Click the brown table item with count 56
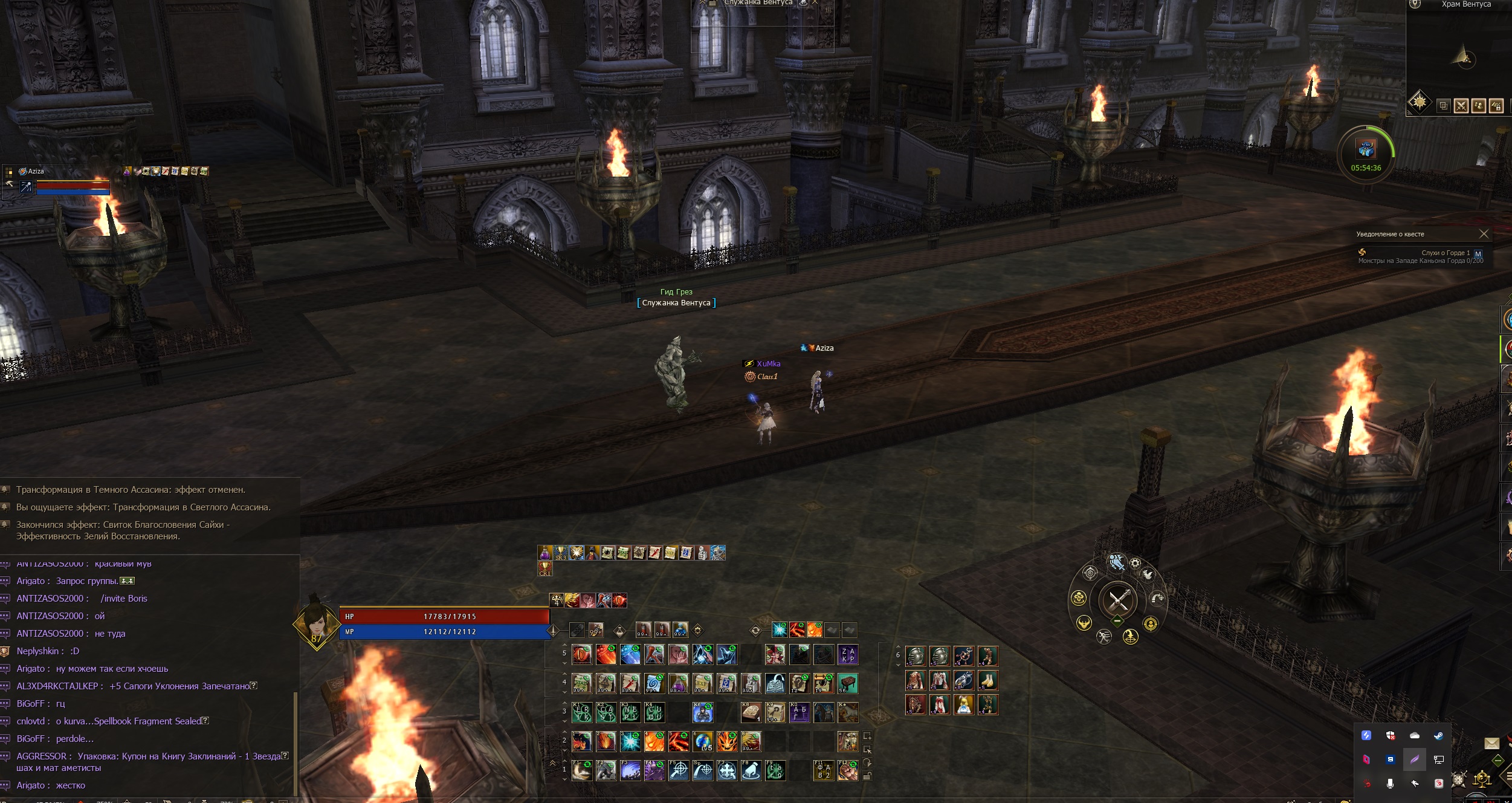 click(x=848, y=684)
